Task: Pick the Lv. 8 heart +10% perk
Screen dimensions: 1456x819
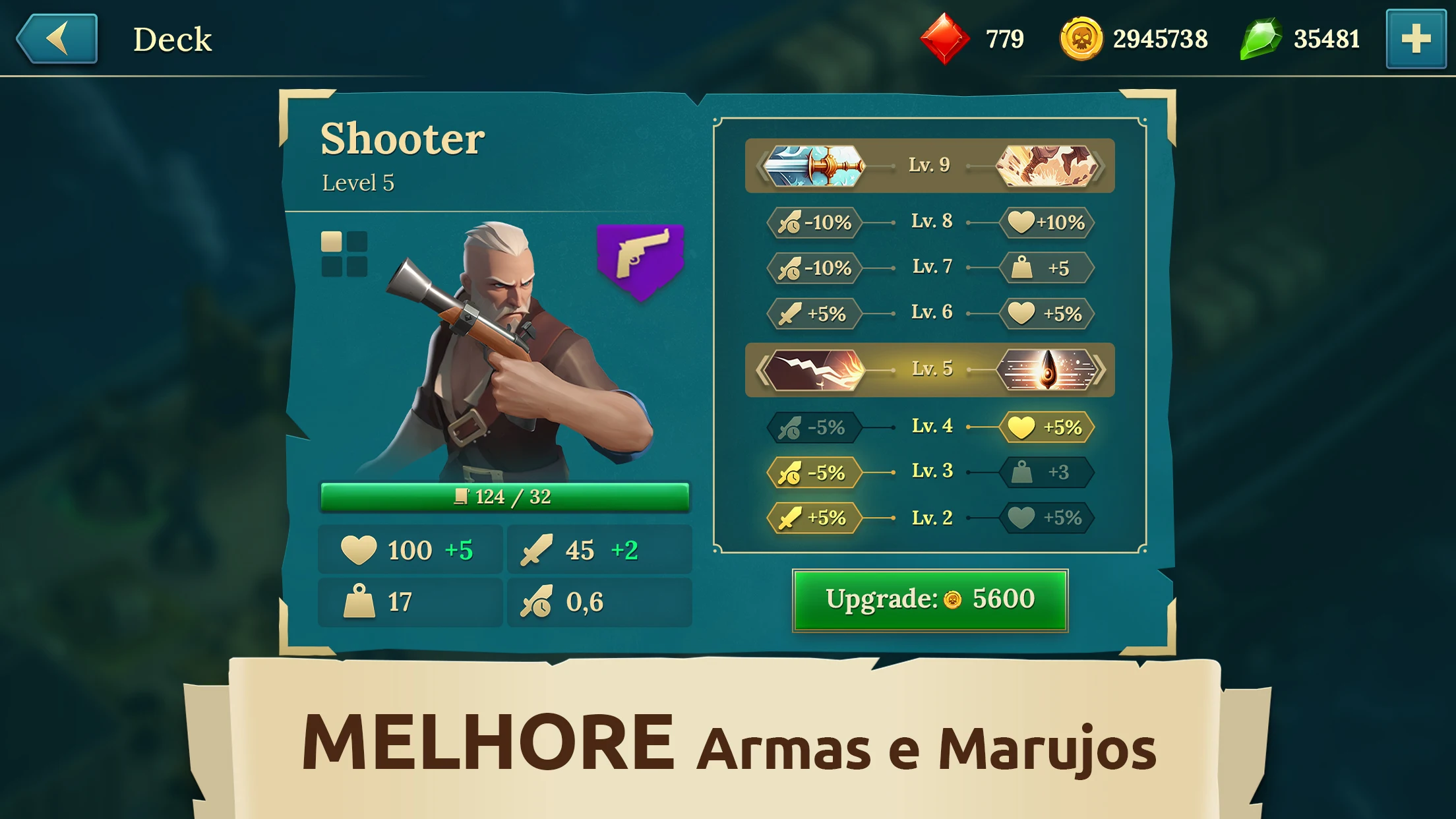Action: tap(1047, 222)
